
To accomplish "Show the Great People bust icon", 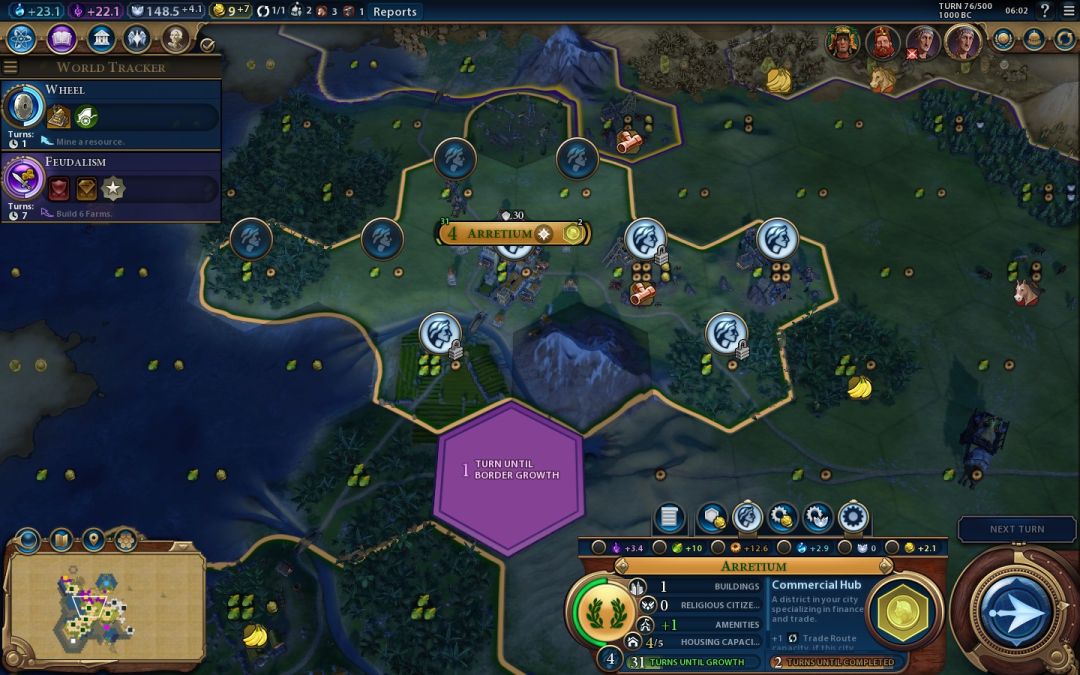I will point(176,39).
